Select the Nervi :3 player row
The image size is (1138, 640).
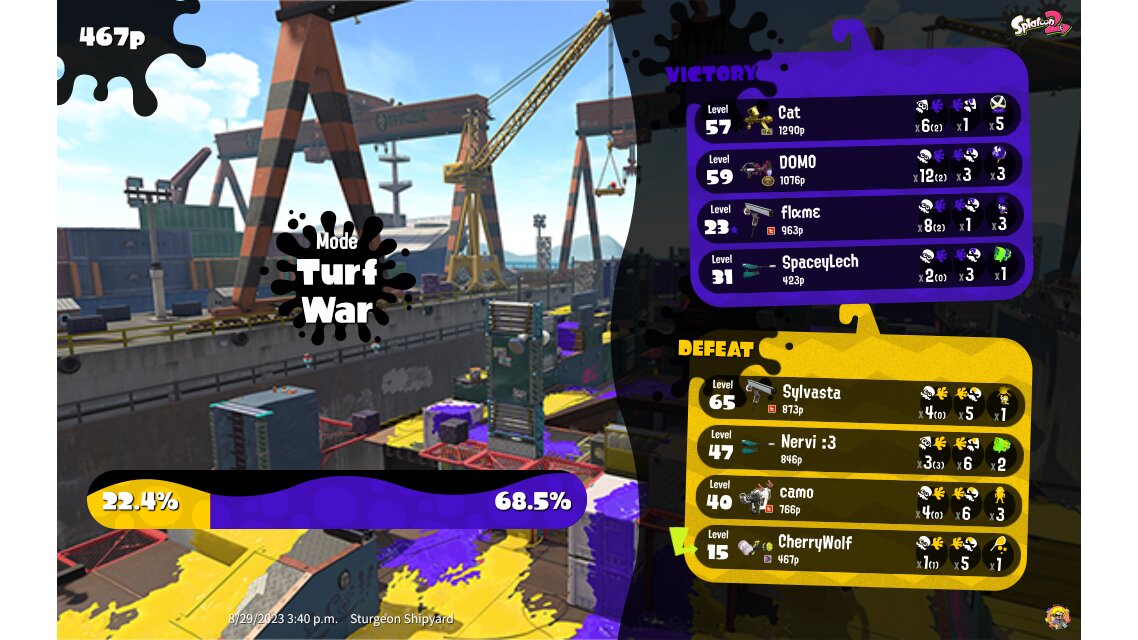860,450
